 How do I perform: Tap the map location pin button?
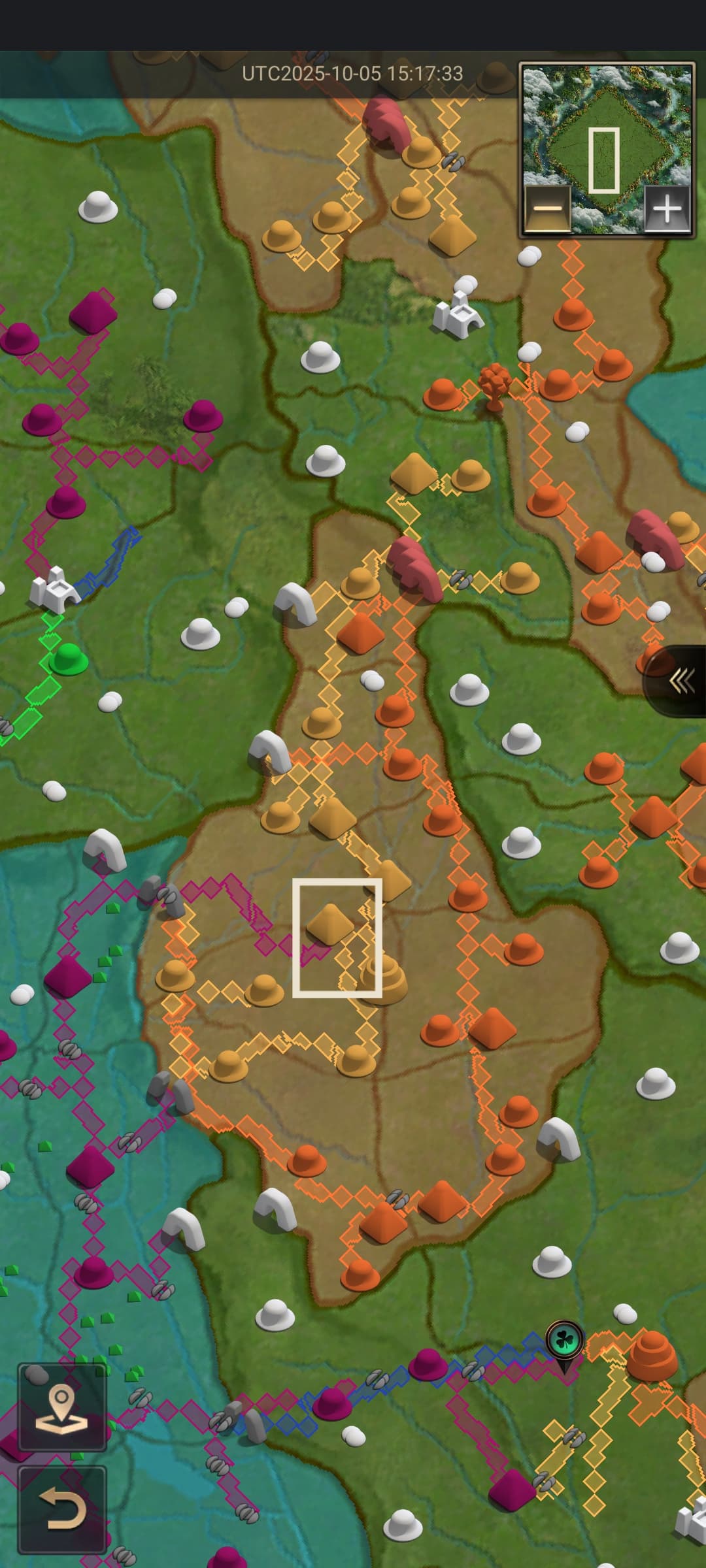[61, 1407]
